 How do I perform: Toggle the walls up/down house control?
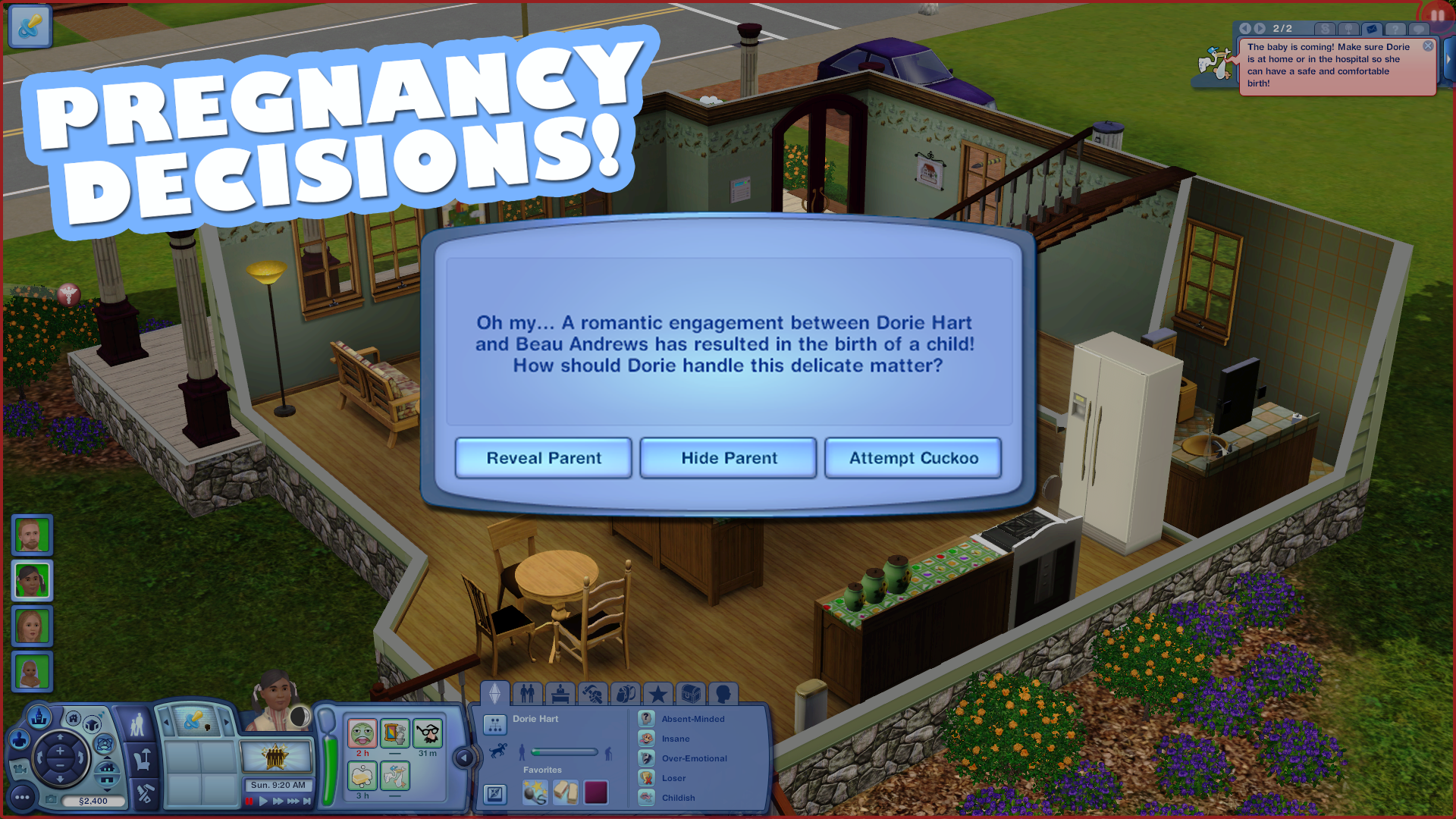click(x=106, y=775)
